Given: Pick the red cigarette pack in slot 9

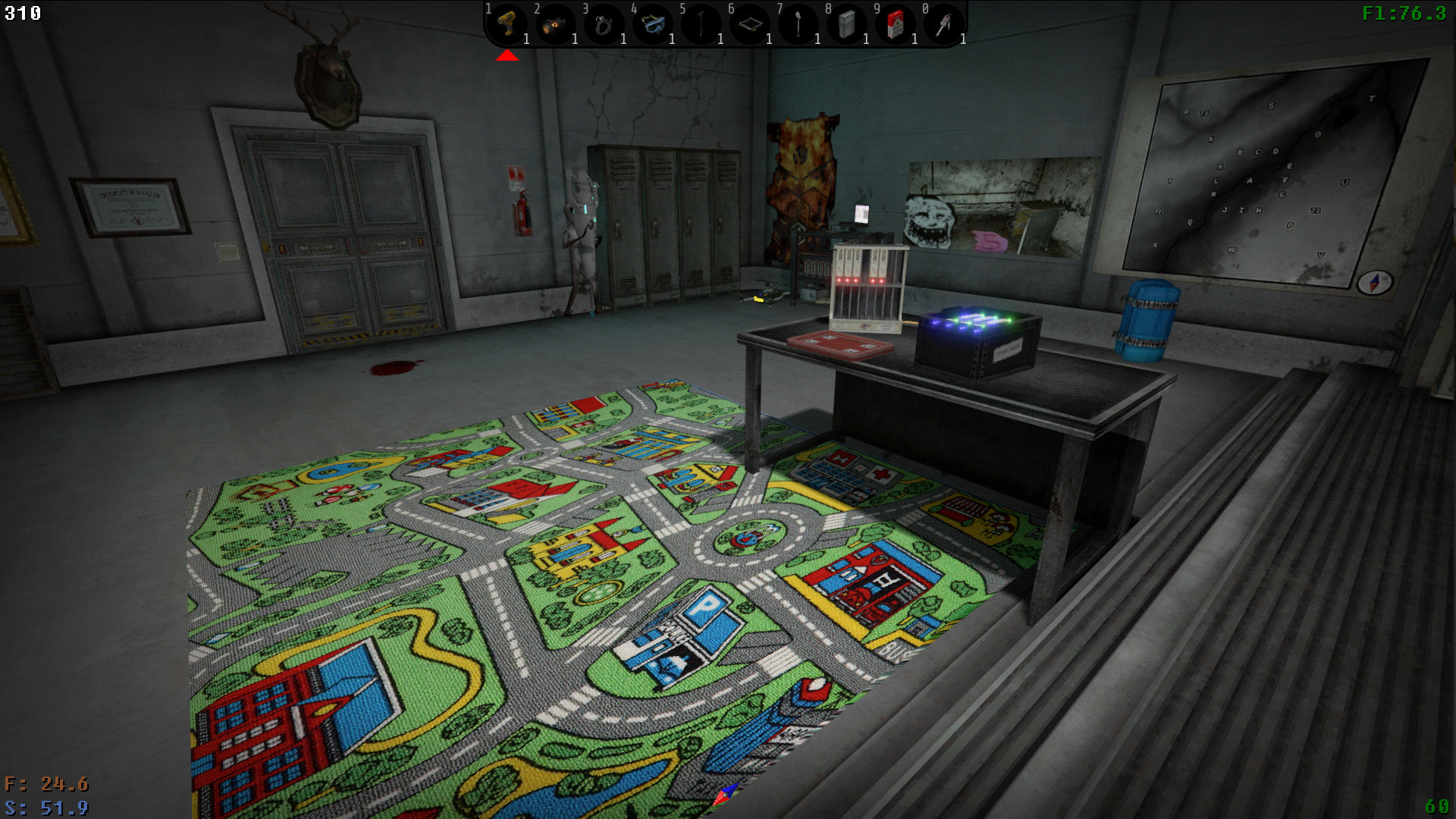Looking at the screenshot, I should 895,25.
